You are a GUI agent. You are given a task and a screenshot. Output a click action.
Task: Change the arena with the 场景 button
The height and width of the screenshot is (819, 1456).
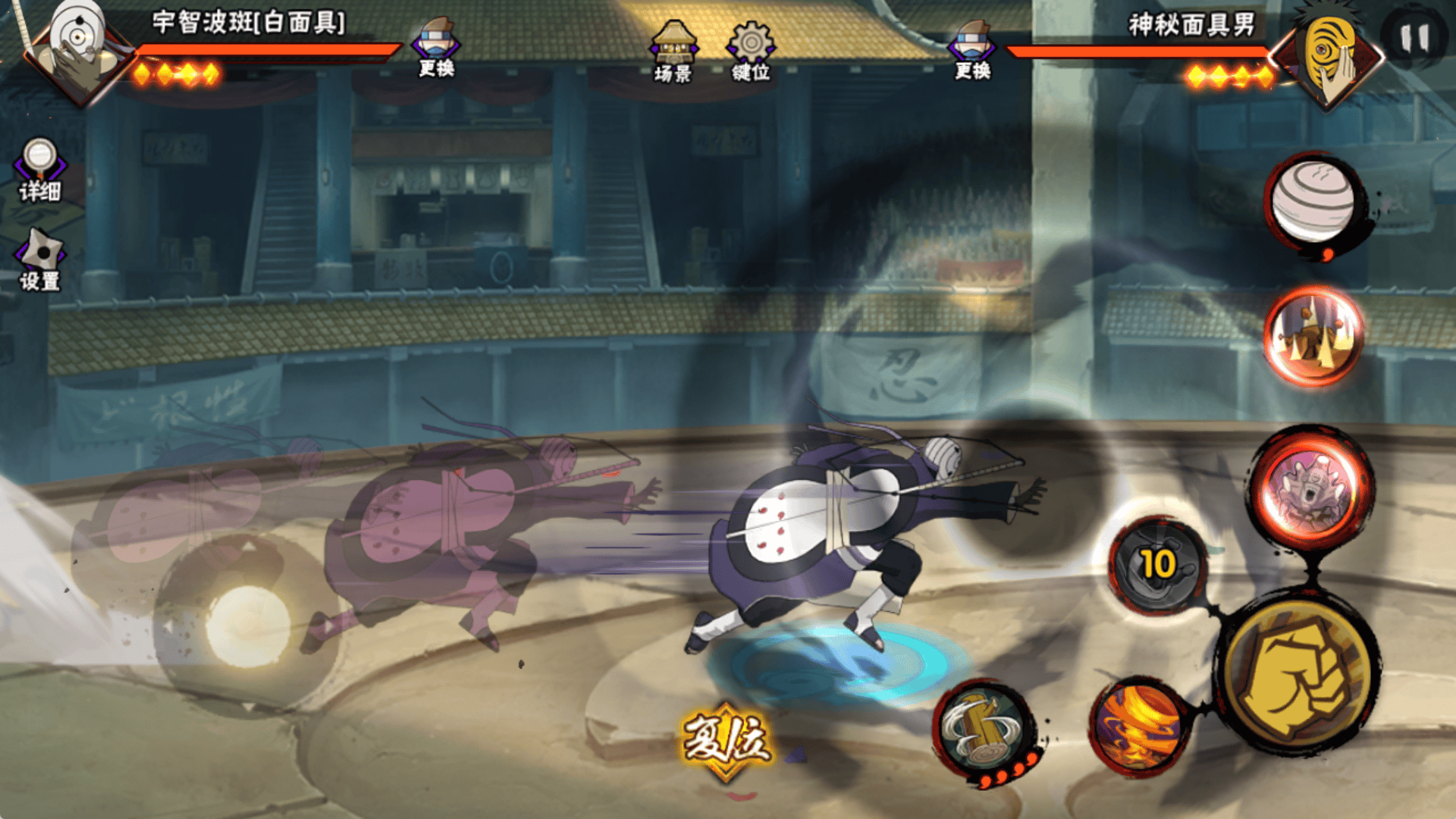[x=673, y=52]
